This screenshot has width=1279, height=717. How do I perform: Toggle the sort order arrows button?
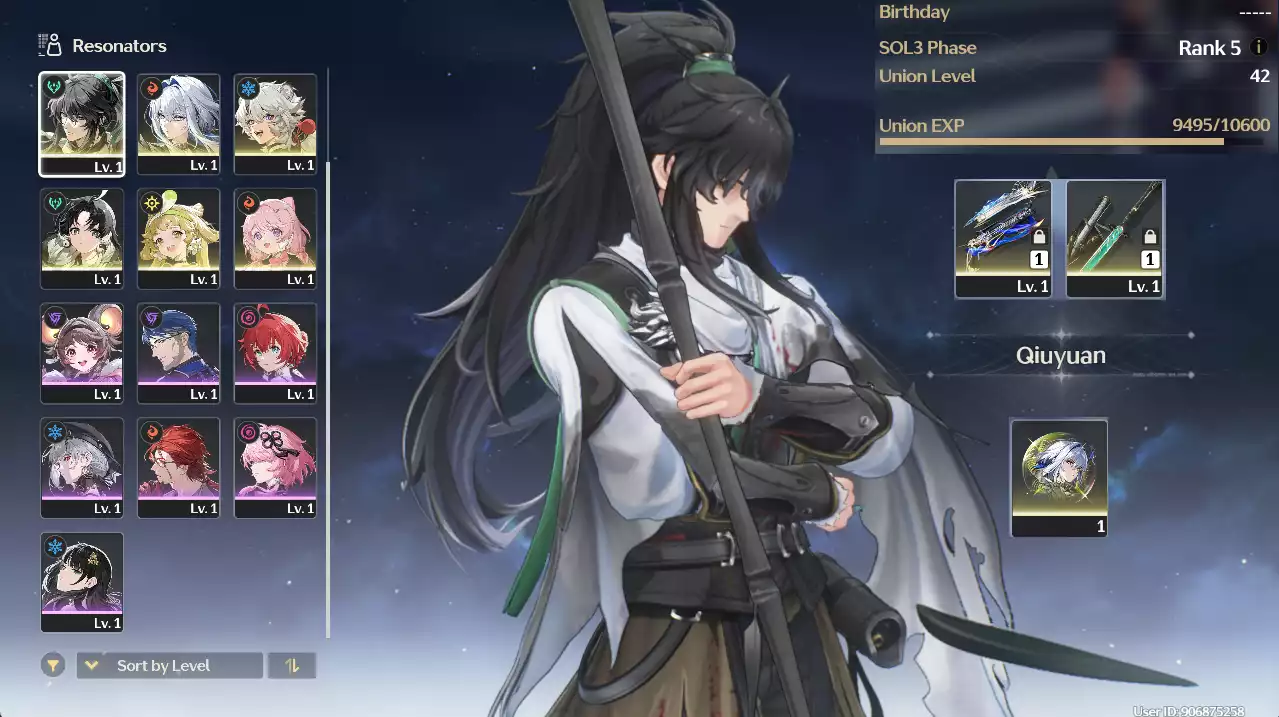292,665
